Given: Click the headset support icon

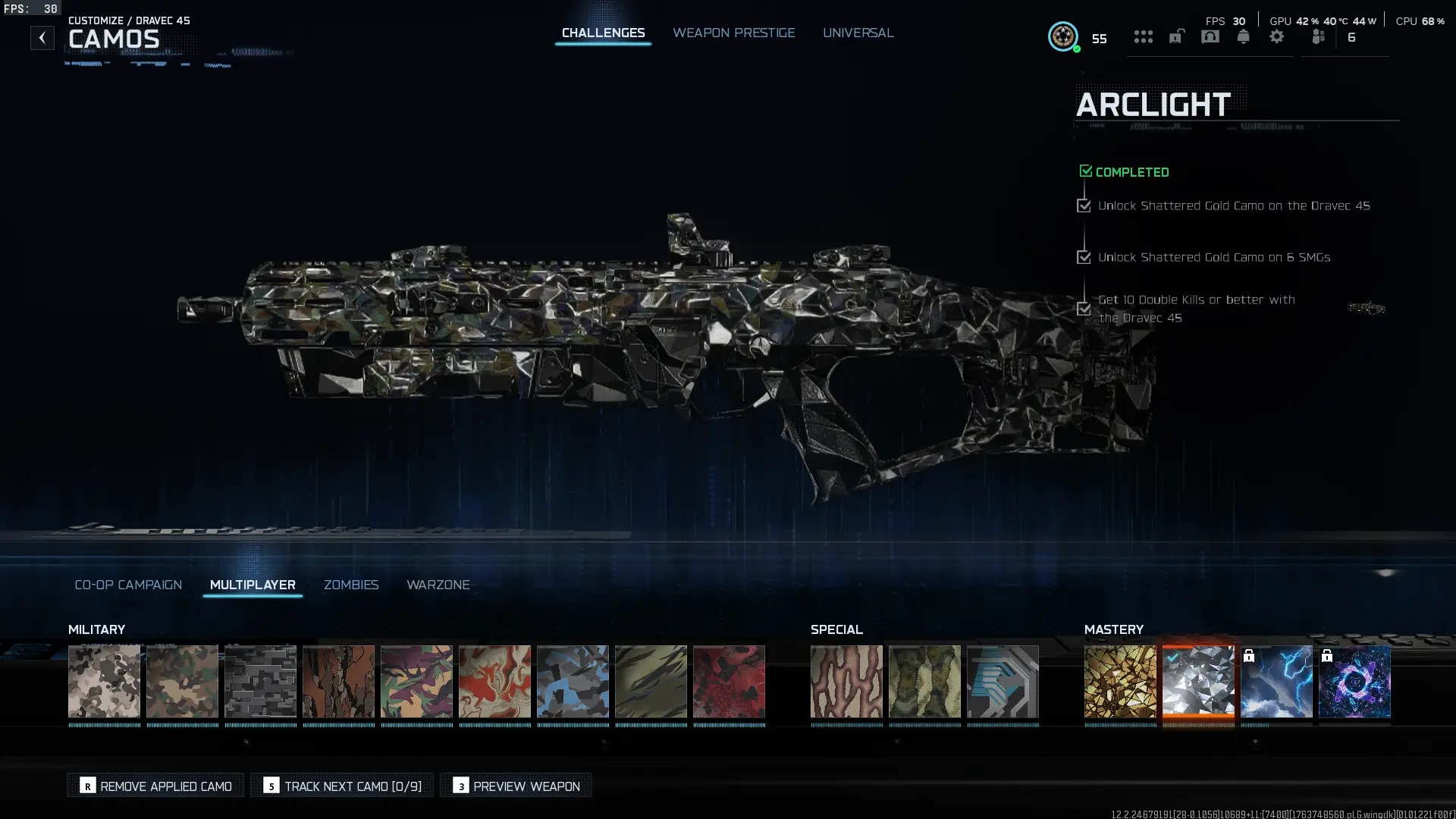Looking at the screenshot, I should point(1210,36).
